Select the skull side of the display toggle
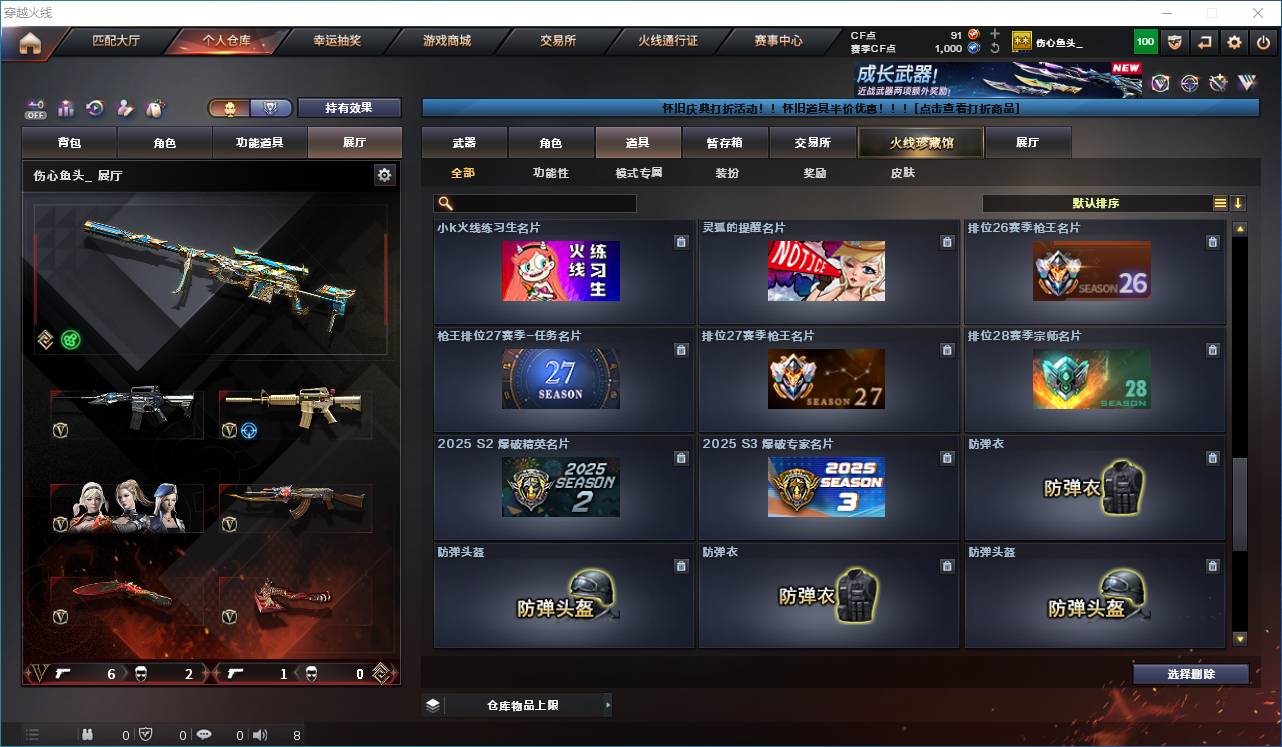1282x747 pixels. coord(232,107)
